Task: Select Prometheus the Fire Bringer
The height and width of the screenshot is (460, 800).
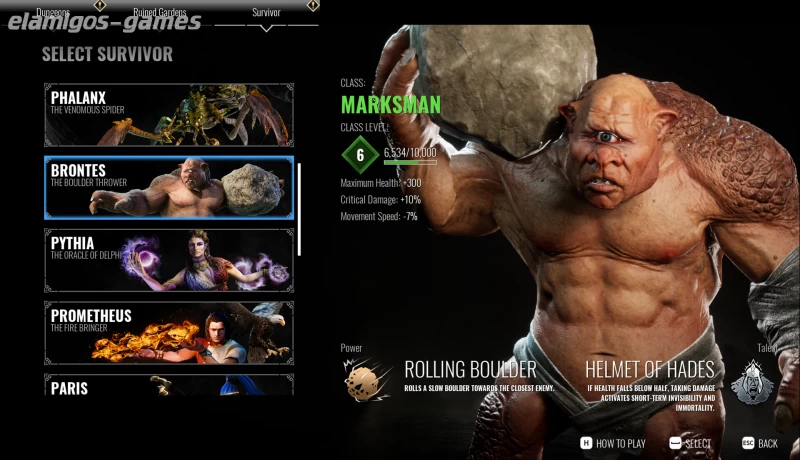Action: coord(169,332)
